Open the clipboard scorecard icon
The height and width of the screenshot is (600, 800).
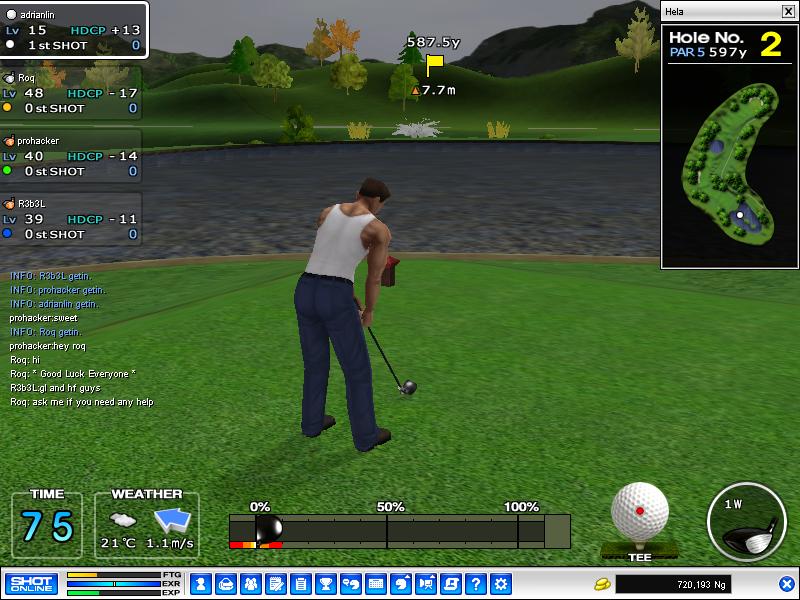point(300,583)
